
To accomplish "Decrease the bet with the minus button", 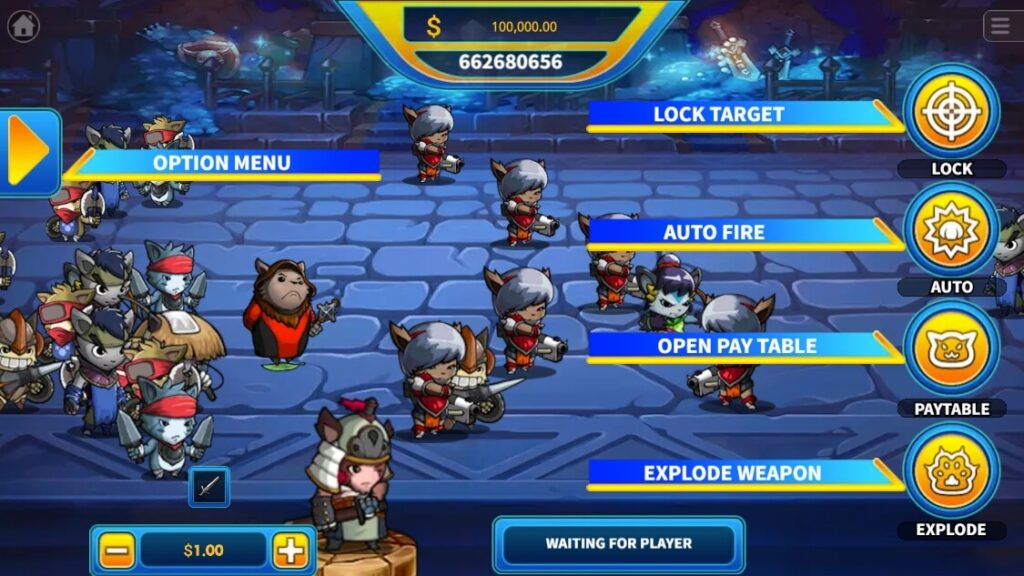I will [x=117, y=550].
